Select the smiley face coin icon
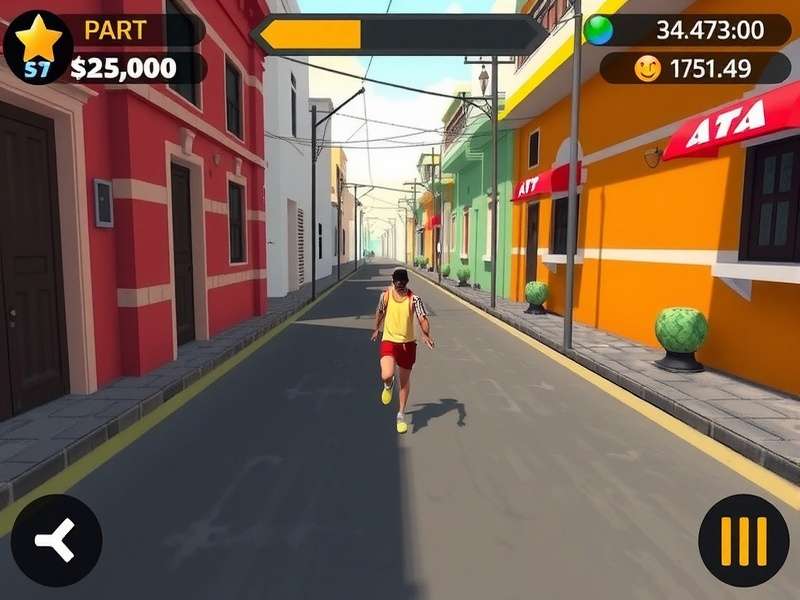 pyautogui.click(x=648, y=69)
